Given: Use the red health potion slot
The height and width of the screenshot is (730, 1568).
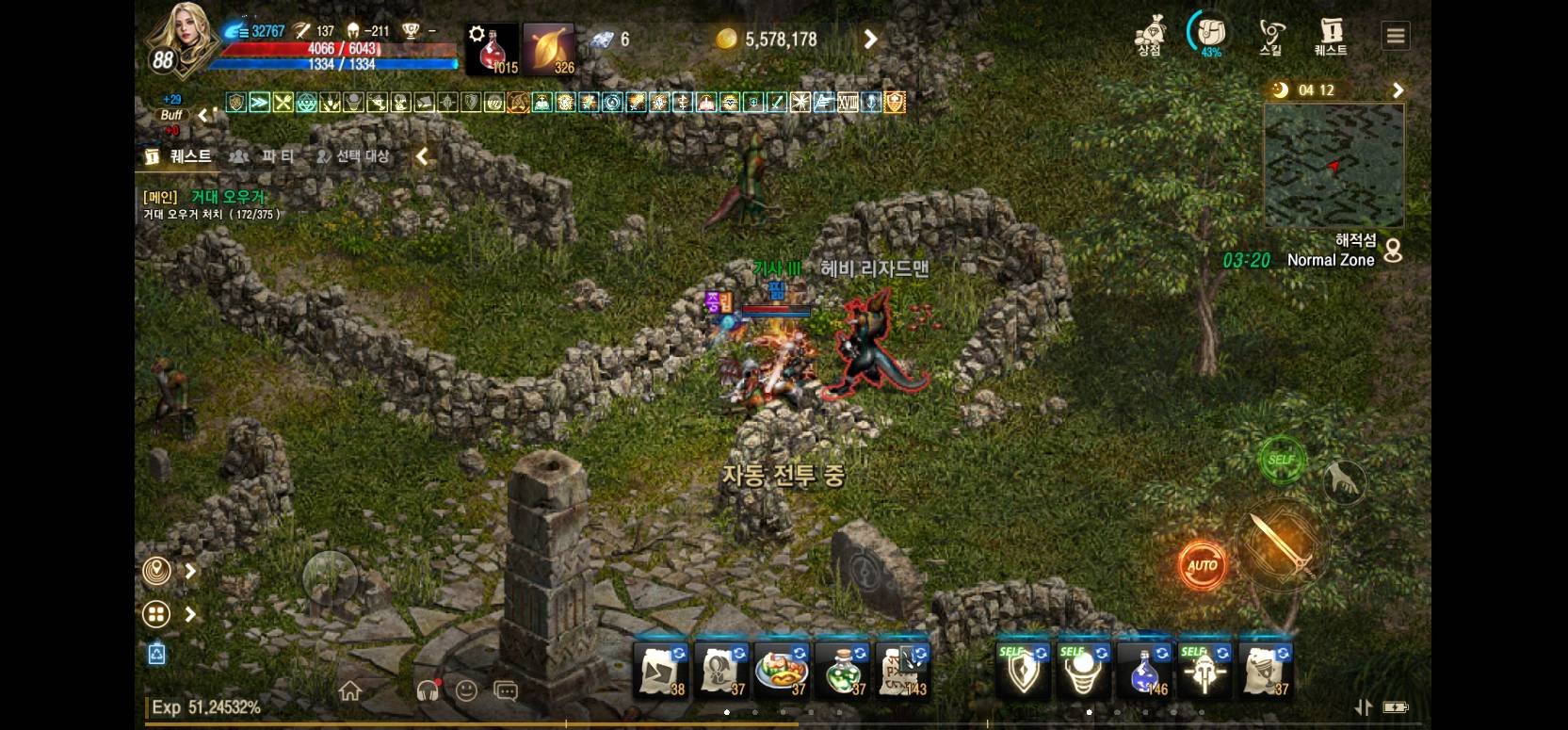Looking at the screenshot, I should click(493, 49).
